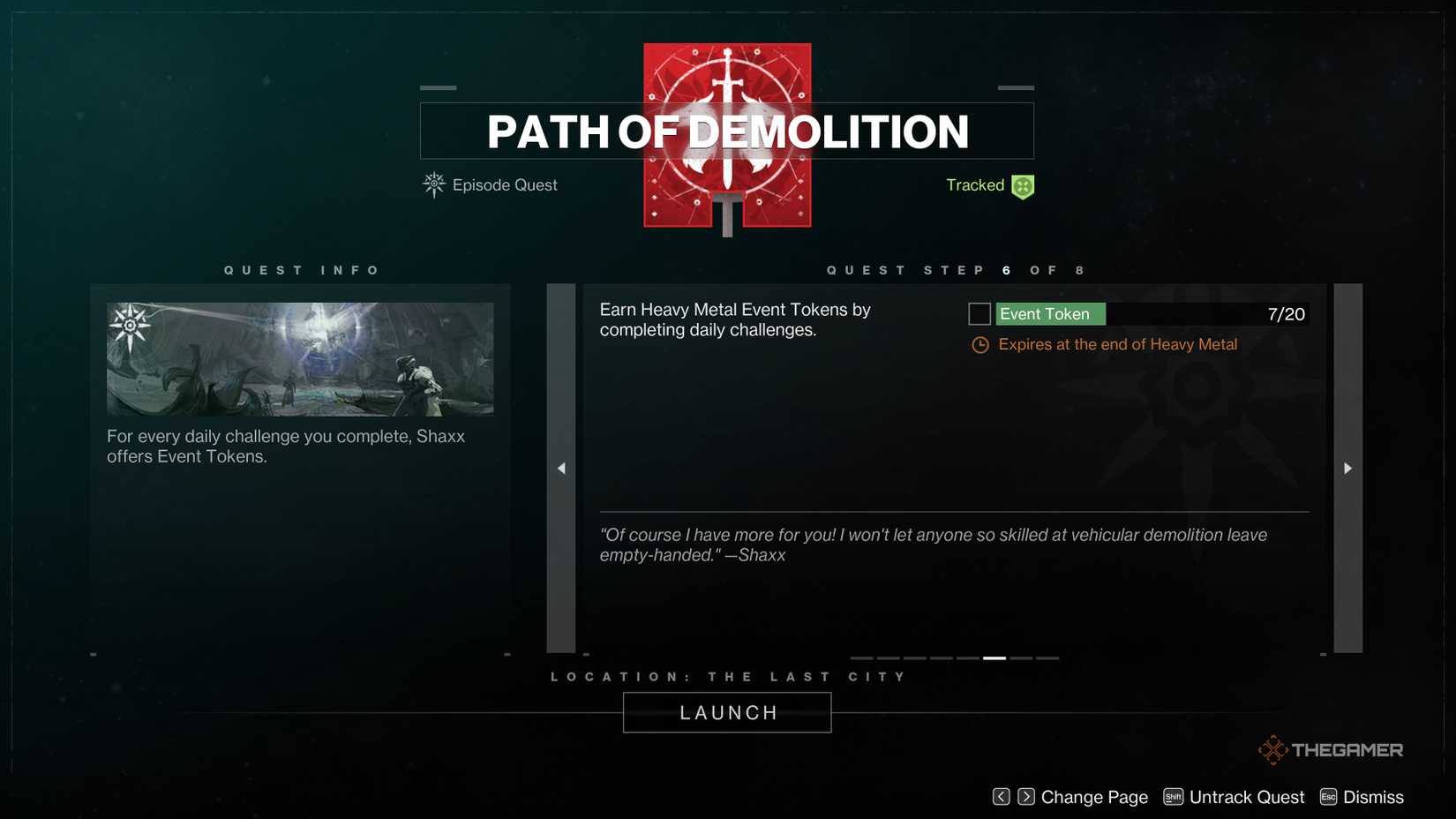This screenshot has width=1456, height=819.
Task: Click Dismiss at the bottom right
Action: [1373, 796]
